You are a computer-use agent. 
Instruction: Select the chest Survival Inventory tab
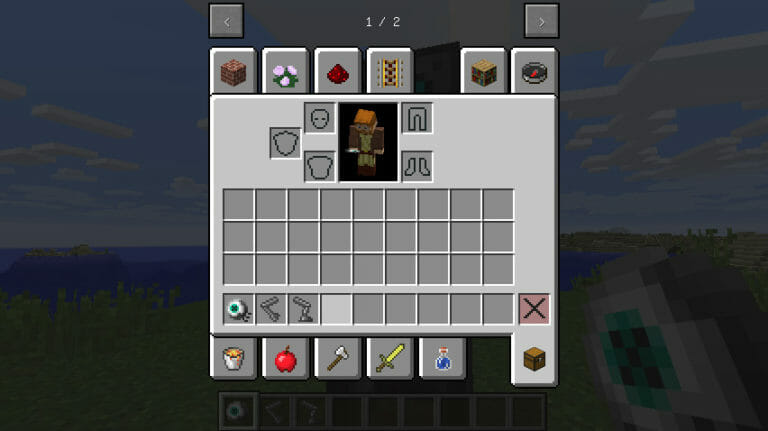pyautogui.click(x=535, y=359)
